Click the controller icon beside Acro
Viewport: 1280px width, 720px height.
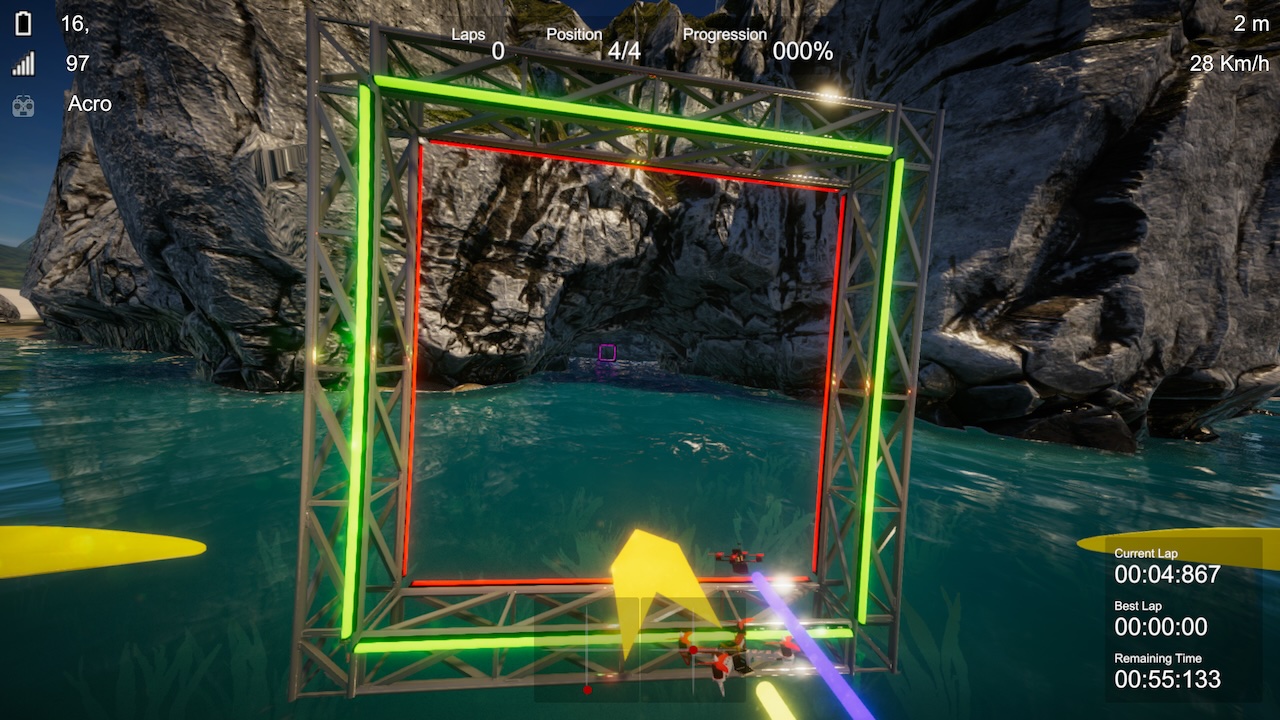[x=23, y=105]
